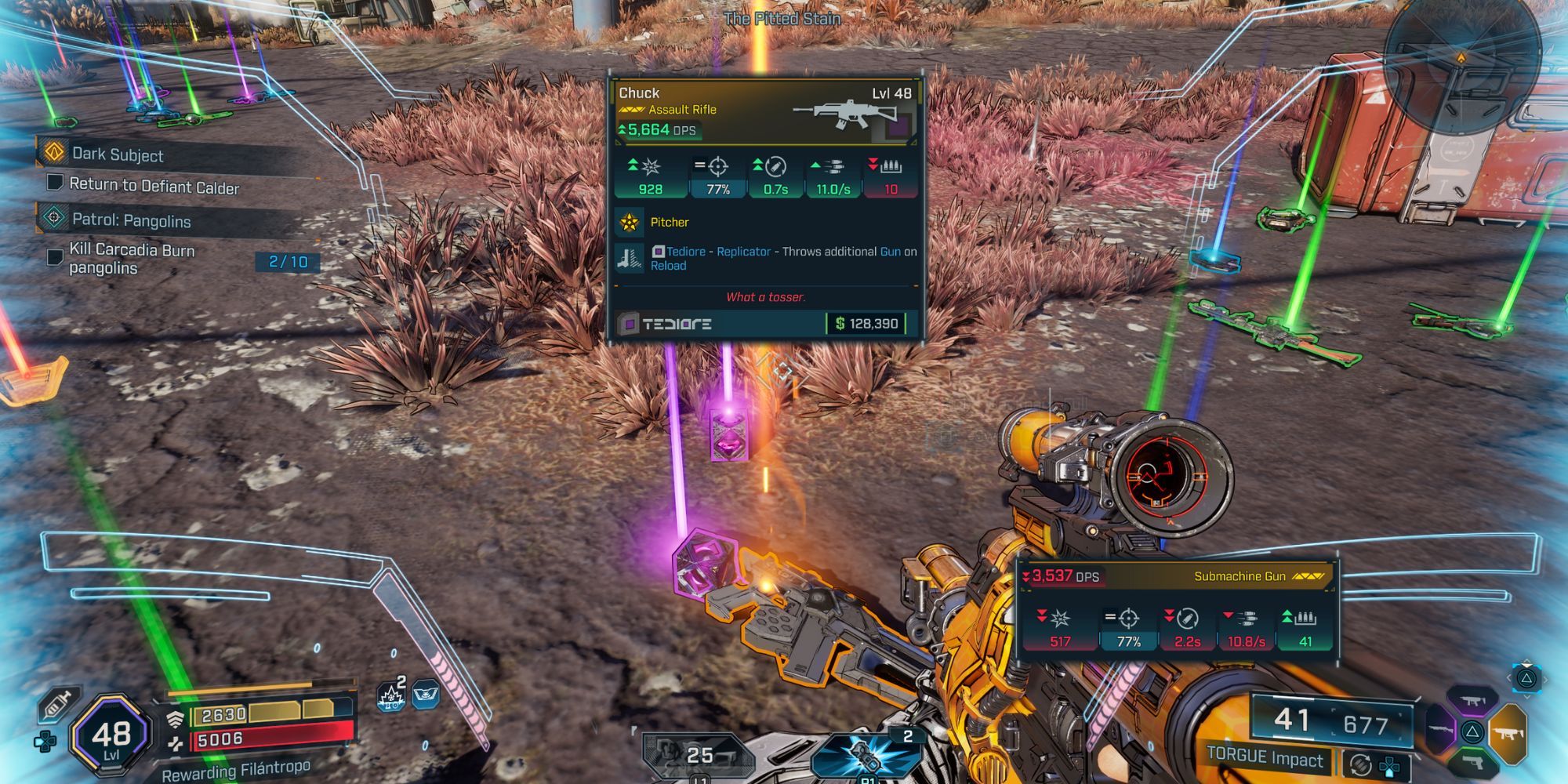Click the circular minimap
The height and width of the screenshot is (784, 1568).
tap(1463, 59)
